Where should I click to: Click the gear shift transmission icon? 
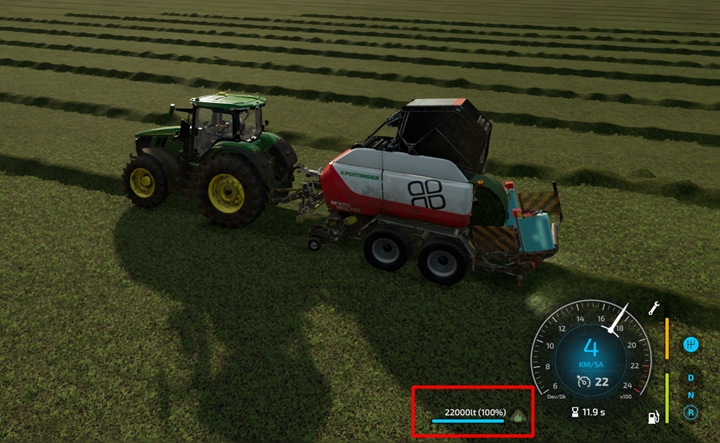pos(690,345)
